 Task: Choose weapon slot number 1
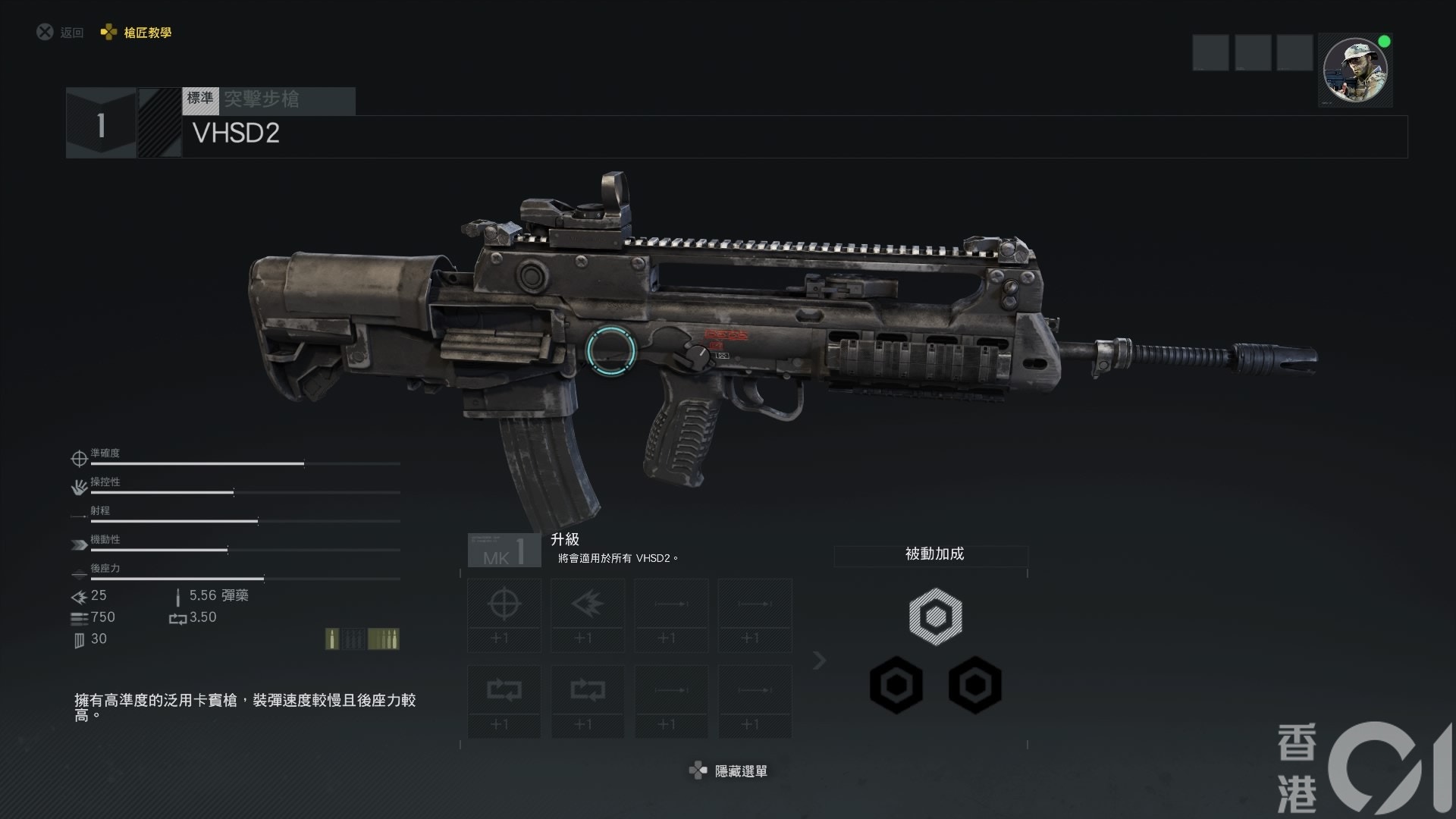tap(101, 124)
